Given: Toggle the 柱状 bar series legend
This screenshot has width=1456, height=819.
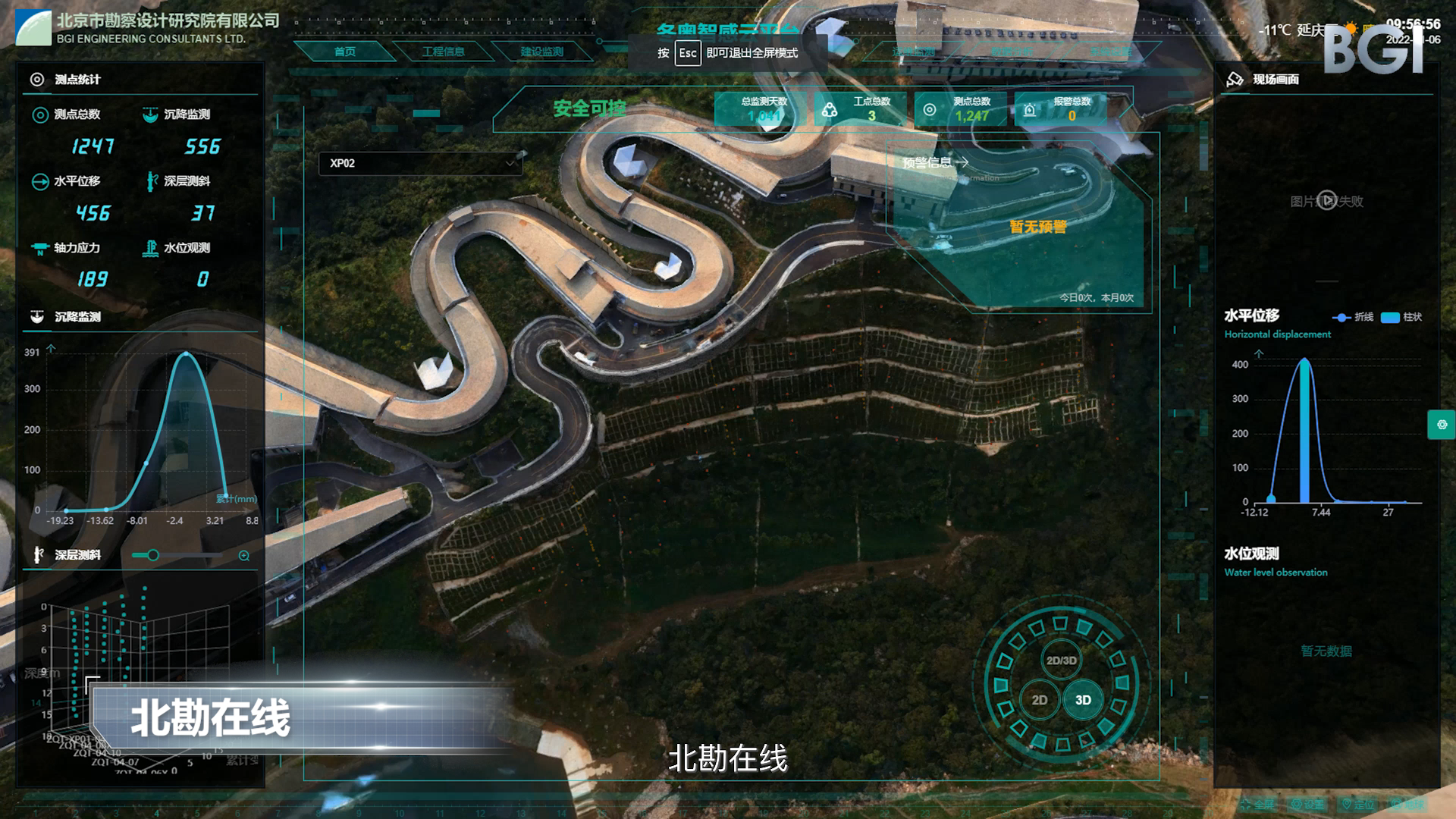Looking at the screenshot, I should [x=1401, y=317].
